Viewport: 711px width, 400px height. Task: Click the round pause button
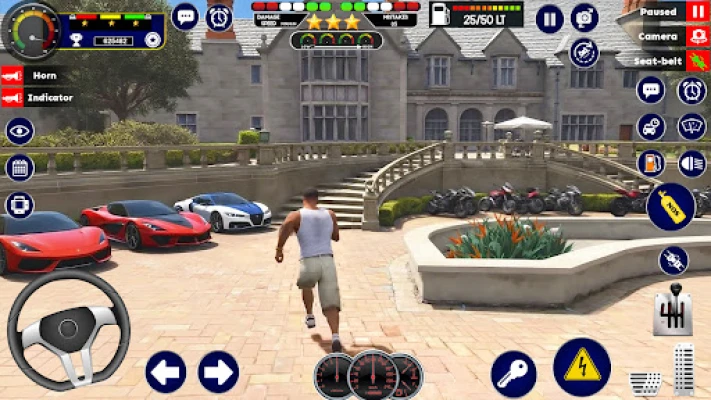tap(549, 18)
